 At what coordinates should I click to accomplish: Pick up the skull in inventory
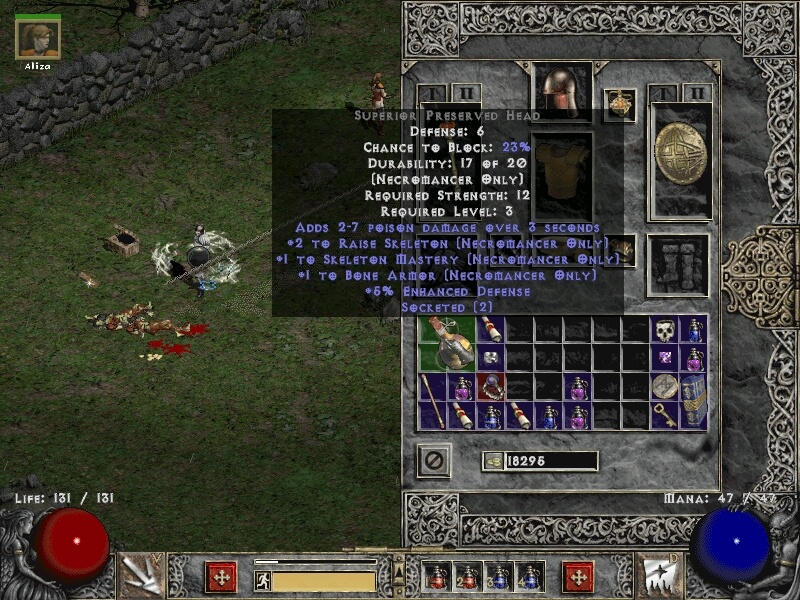(x=664, y=330)
